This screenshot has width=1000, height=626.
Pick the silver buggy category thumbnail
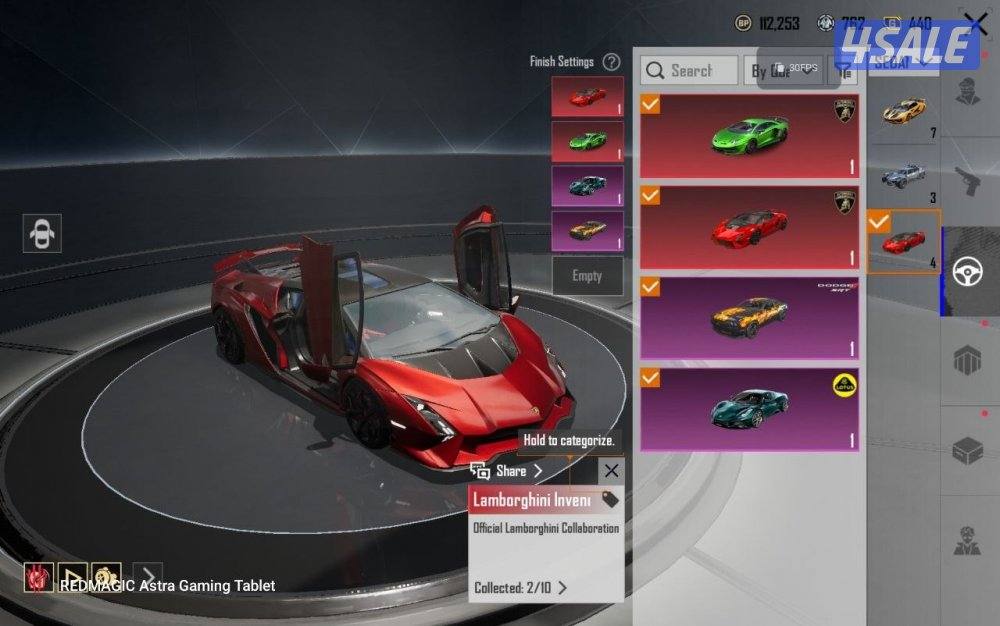903,176
